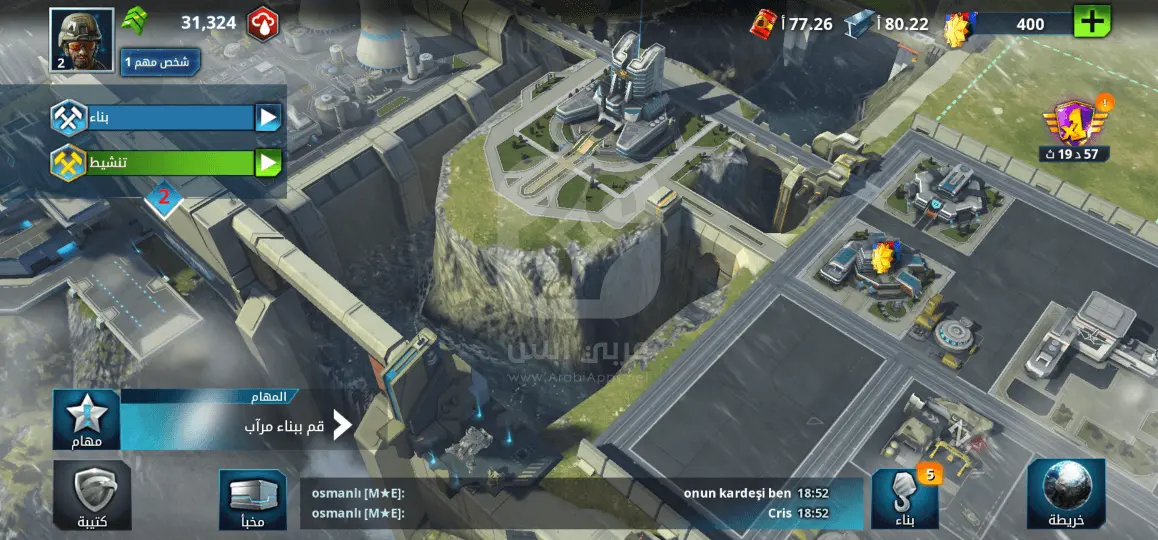Open the commander profile portrait
The width and height of the screenshot is (1158, 540).
tap(81, 41)
